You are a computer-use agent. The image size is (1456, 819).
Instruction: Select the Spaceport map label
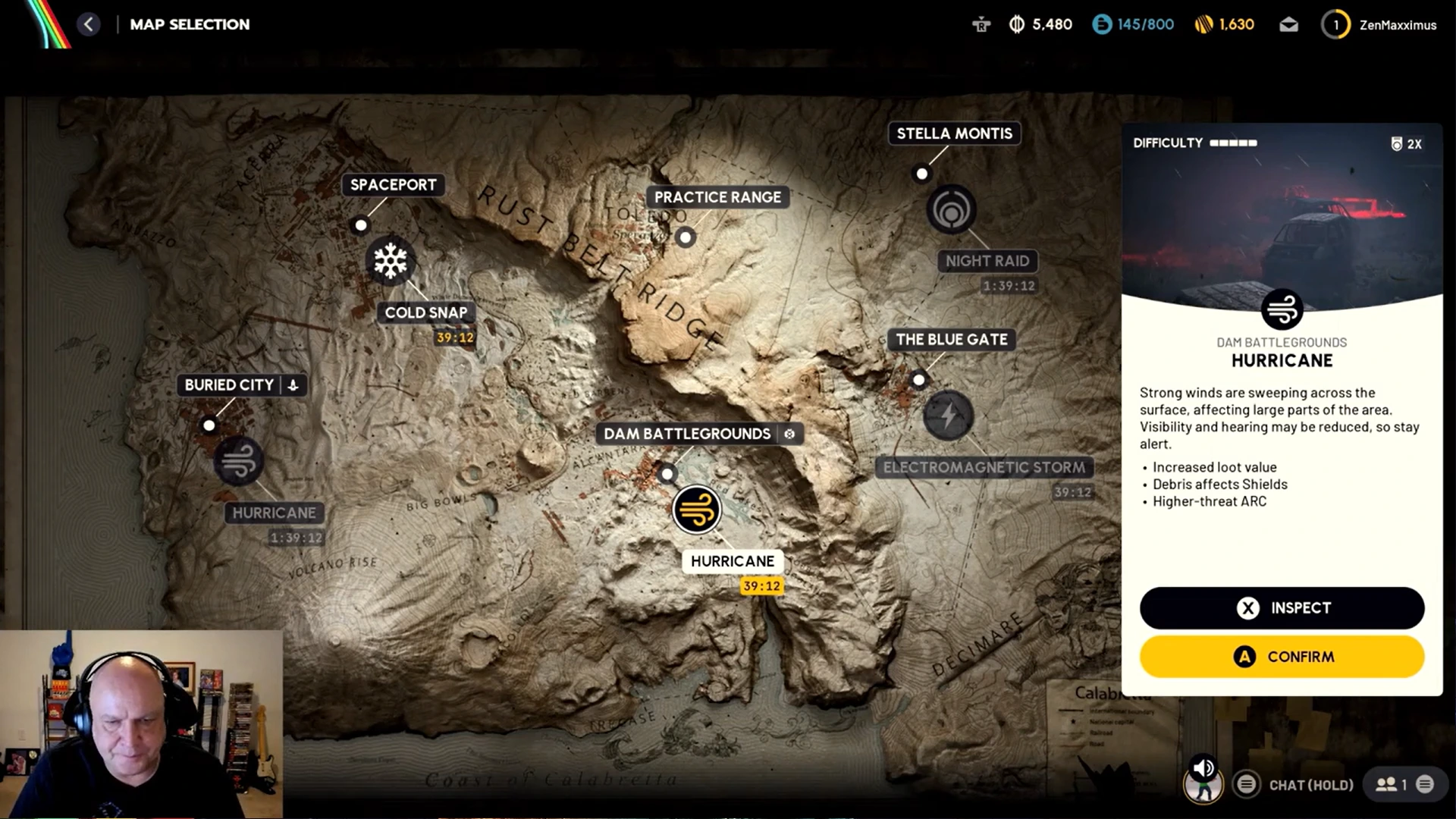pos(393,185)
